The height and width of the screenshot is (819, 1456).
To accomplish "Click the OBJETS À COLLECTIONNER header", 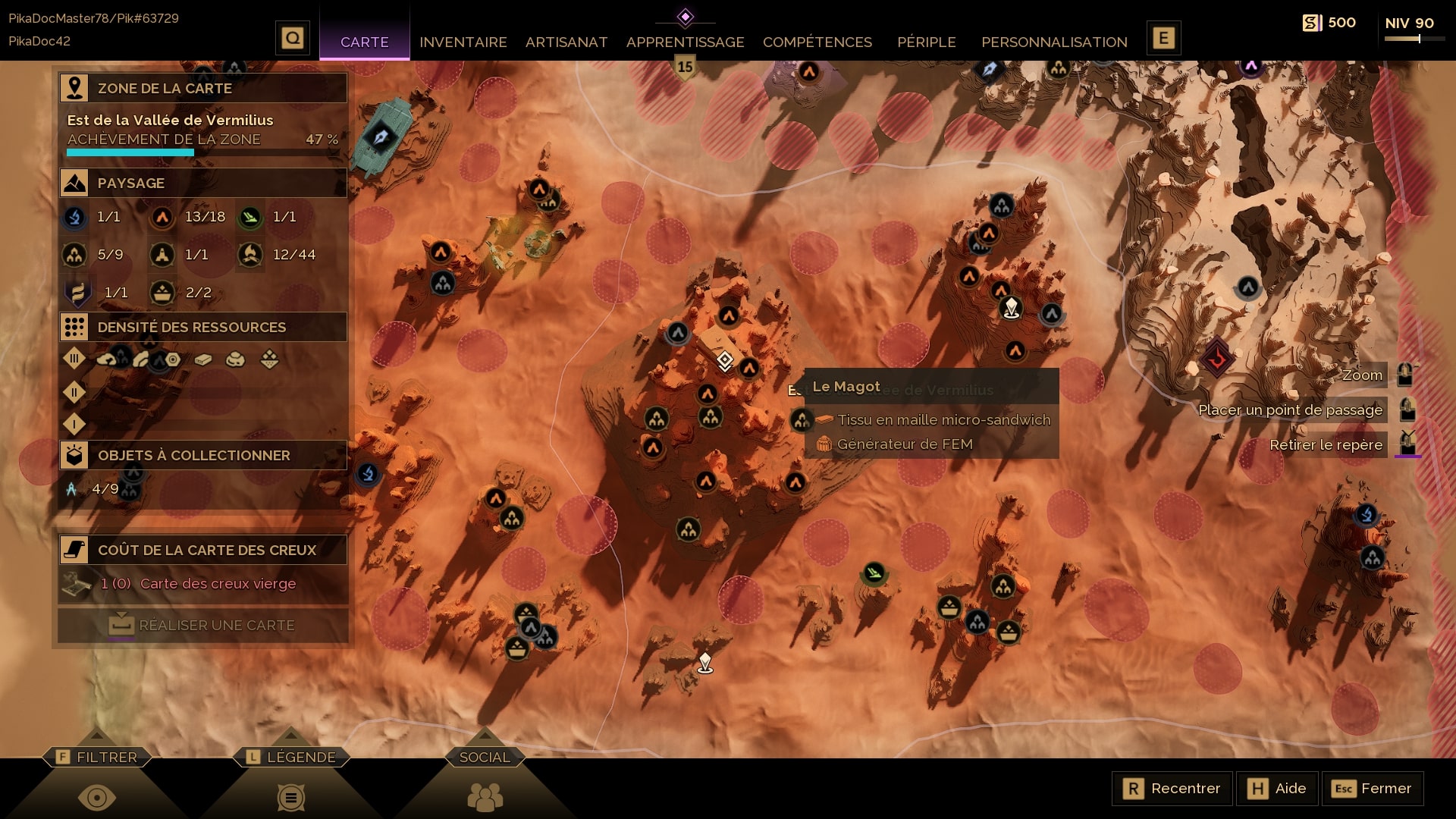I will [203, 455].
